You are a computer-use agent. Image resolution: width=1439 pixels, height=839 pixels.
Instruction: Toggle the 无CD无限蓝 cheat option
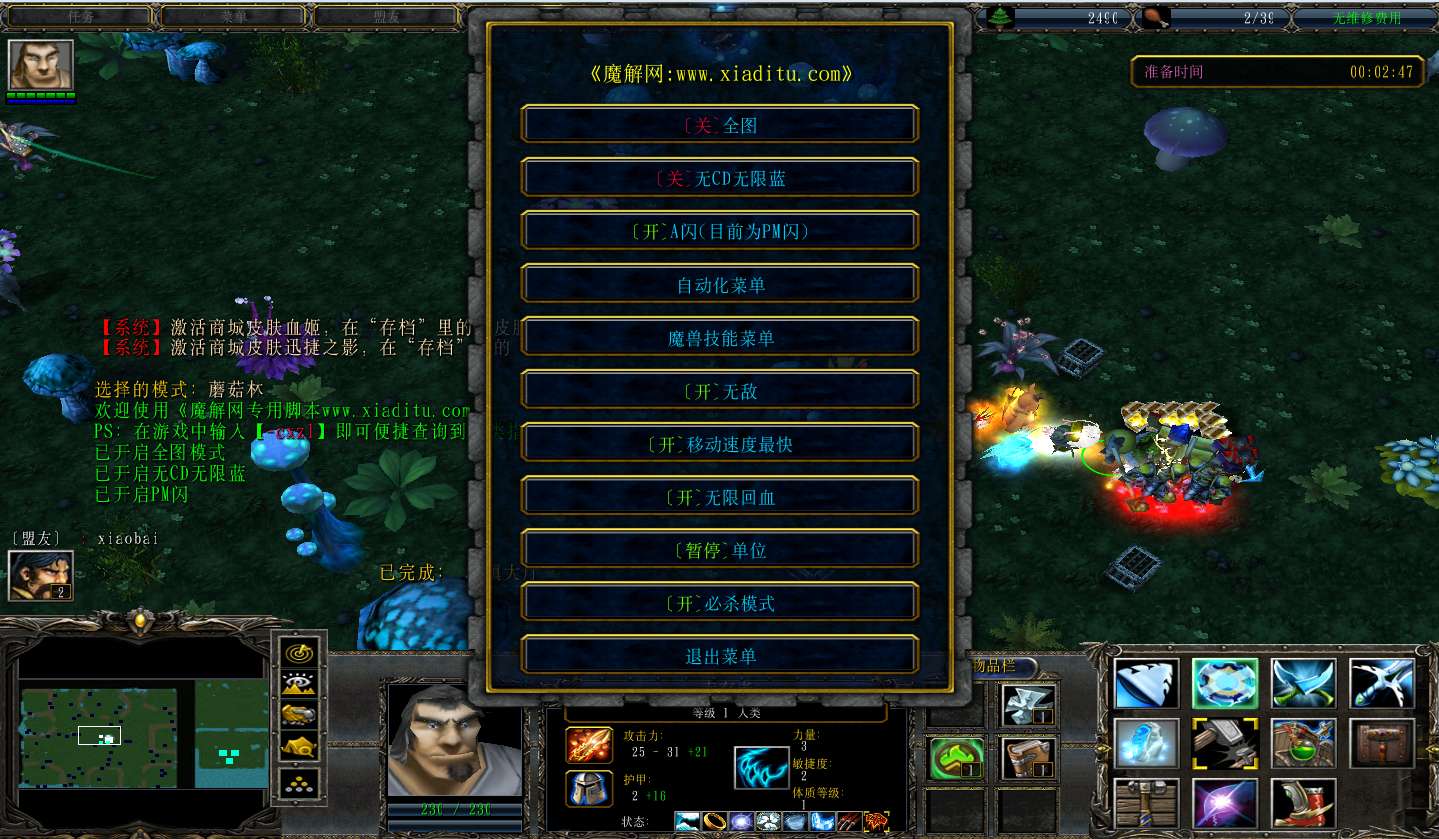pyautogui.click(x=719, y=178)
